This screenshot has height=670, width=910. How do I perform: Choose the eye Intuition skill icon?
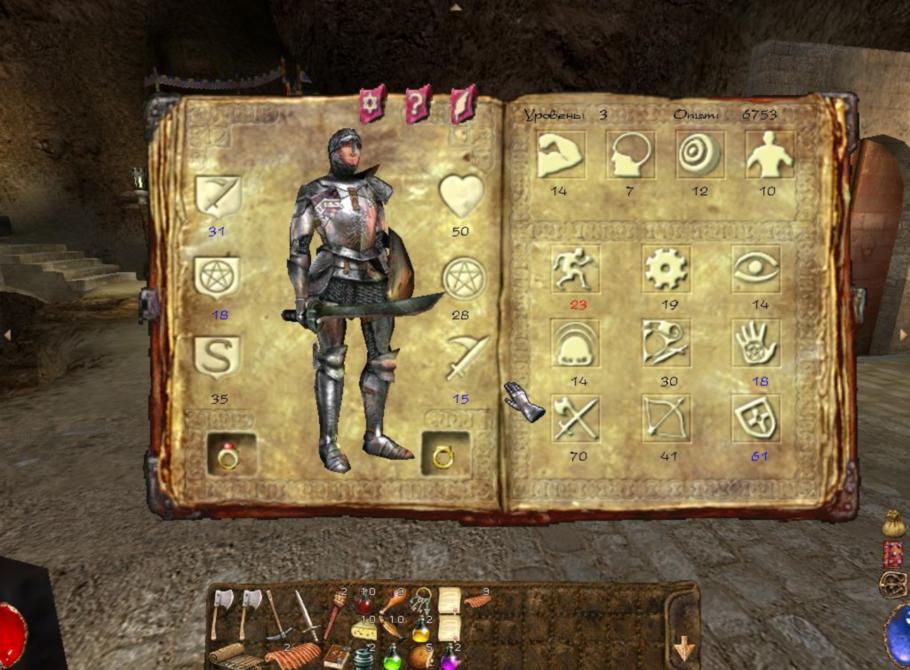755,269
